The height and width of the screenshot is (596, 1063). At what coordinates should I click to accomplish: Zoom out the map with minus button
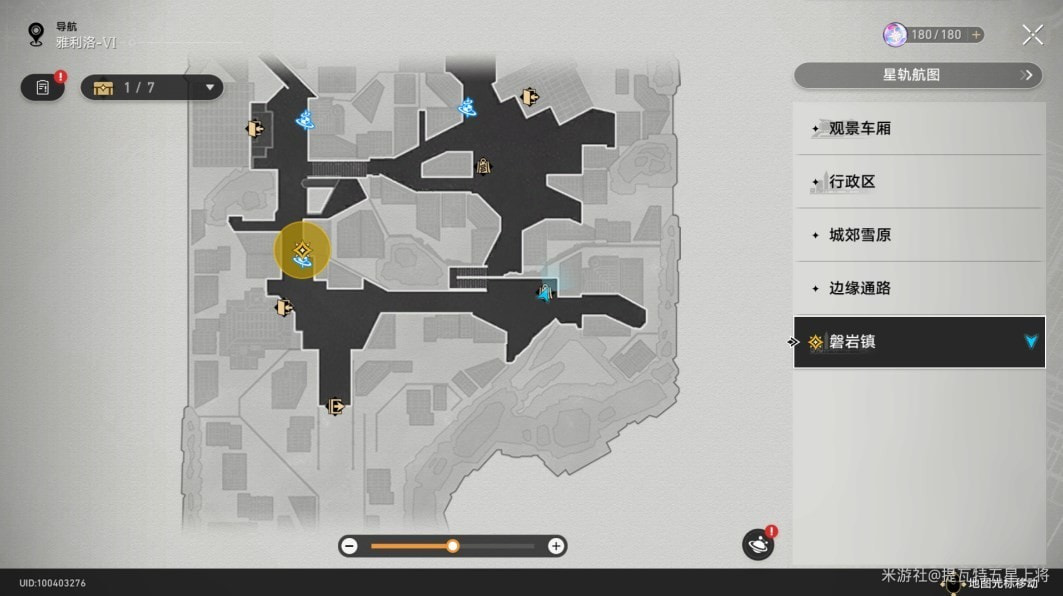coord(349,546)
